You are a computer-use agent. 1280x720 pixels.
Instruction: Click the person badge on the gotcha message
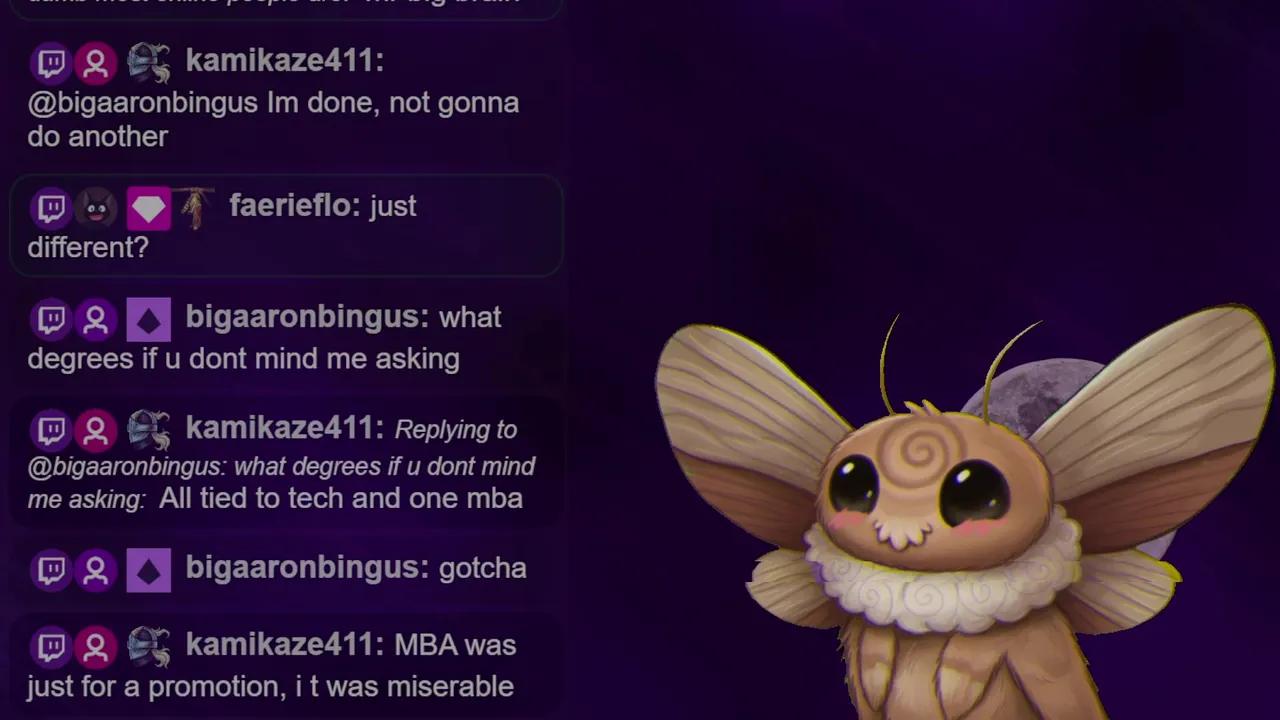point(96,569)
